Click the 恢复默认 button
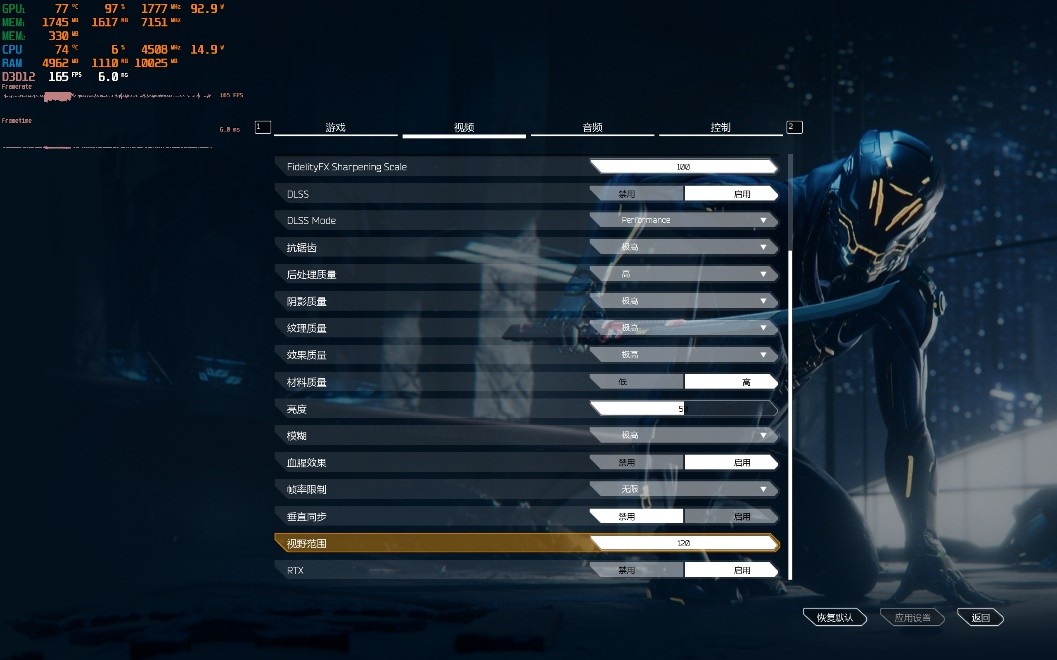Image resolution: width=1057 pixels, height=660 pixels. (x=834, y=618)
